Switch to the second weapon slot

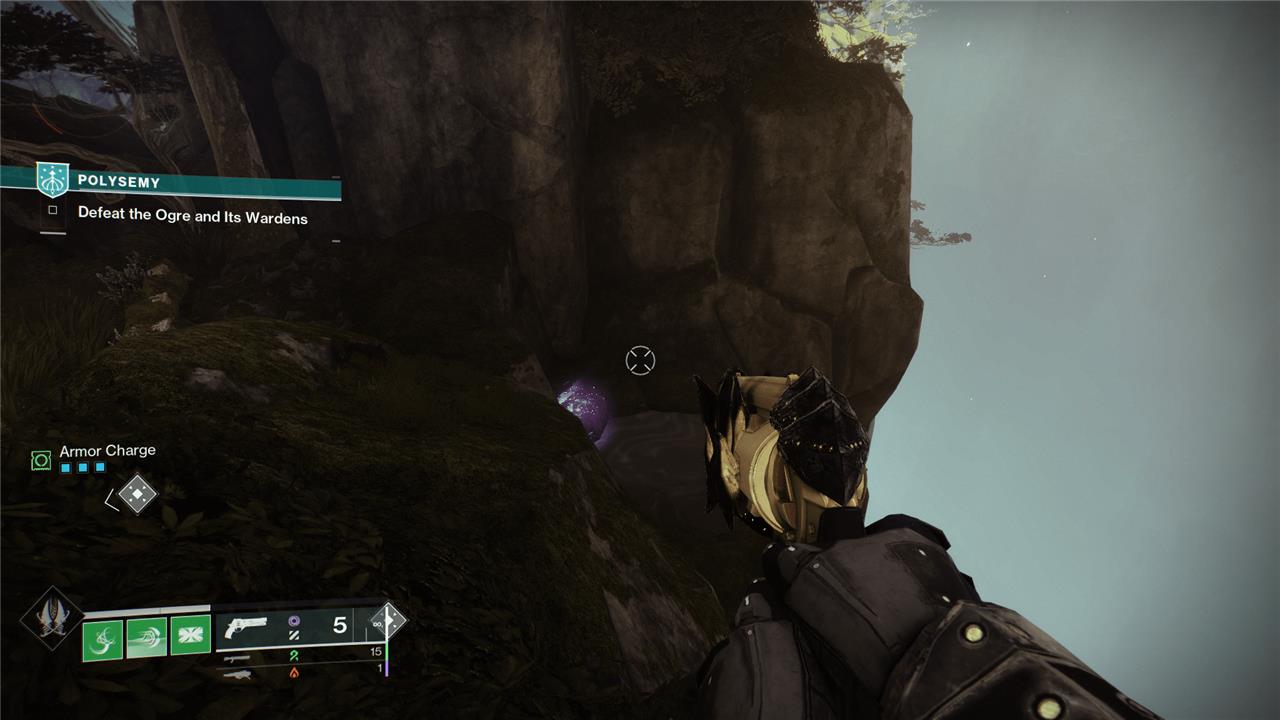click(237, 659)
